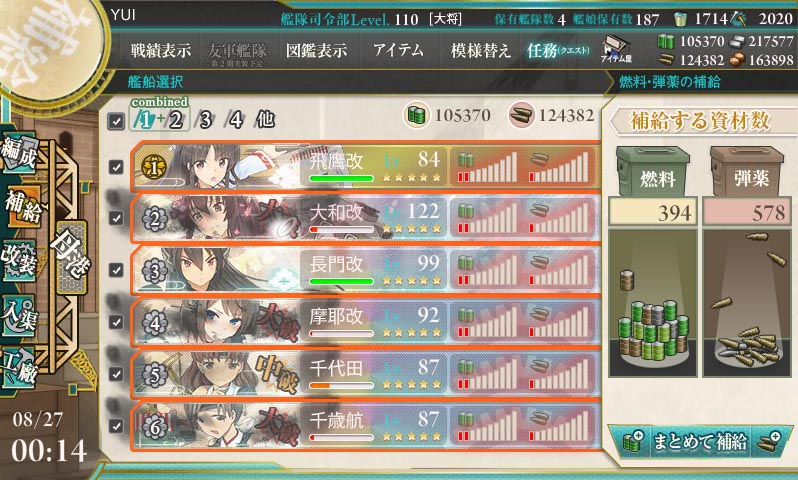Toggle the select-all fleet checkbox
The width and height of the screenshot is (798, 480).
point(116,120)
